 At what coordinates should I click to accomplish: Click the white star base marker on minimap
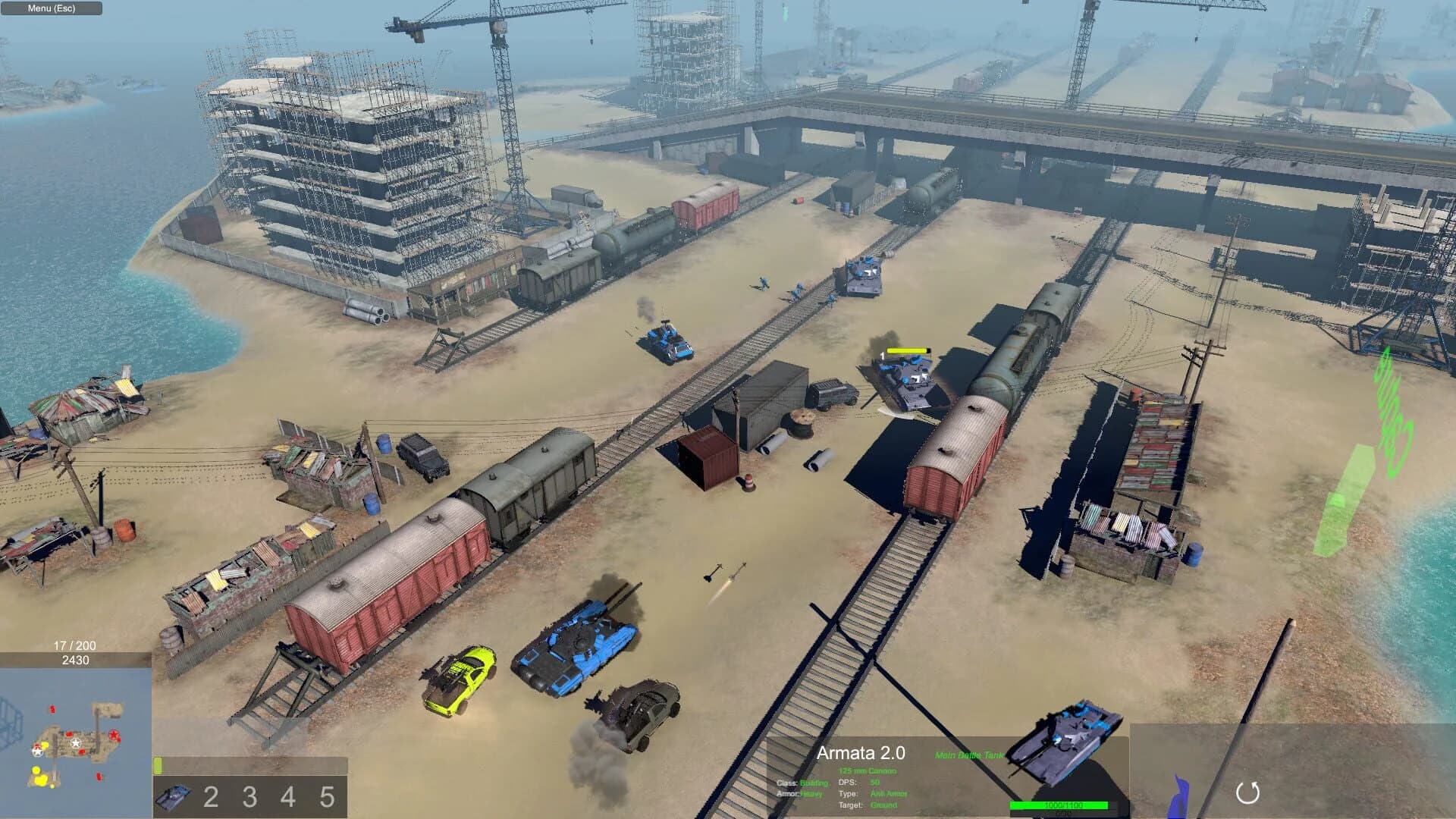coord(76,742)
